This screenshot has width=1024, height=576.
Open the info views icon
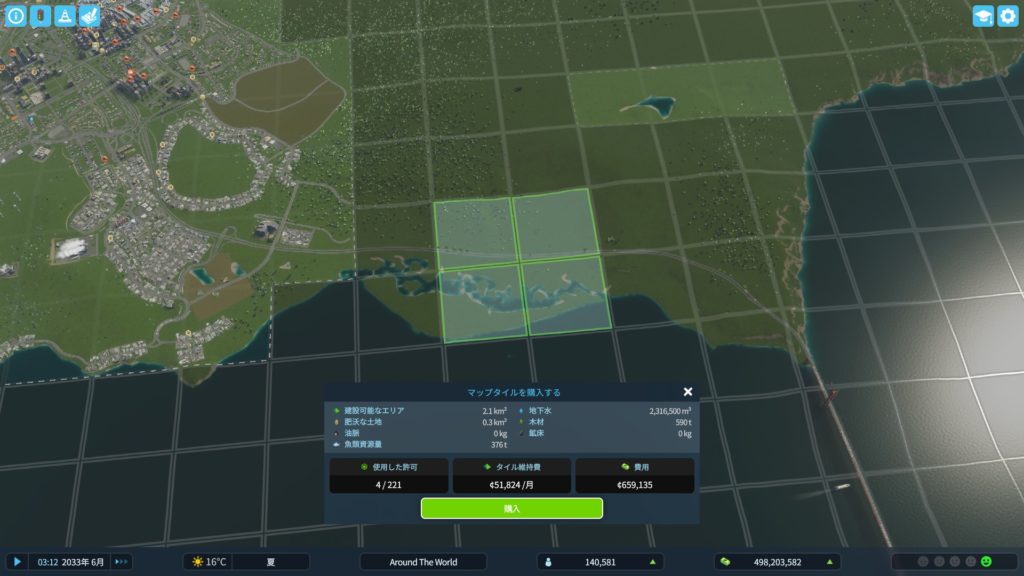(x=16, y=16)
